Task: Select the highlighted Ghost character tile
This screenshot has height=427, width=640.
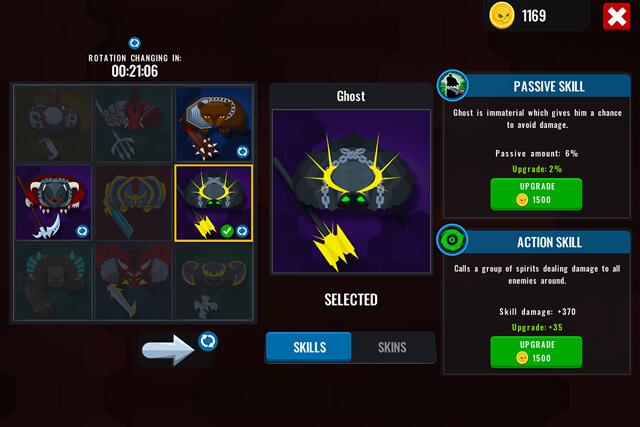Action: (x=213, y=203)
